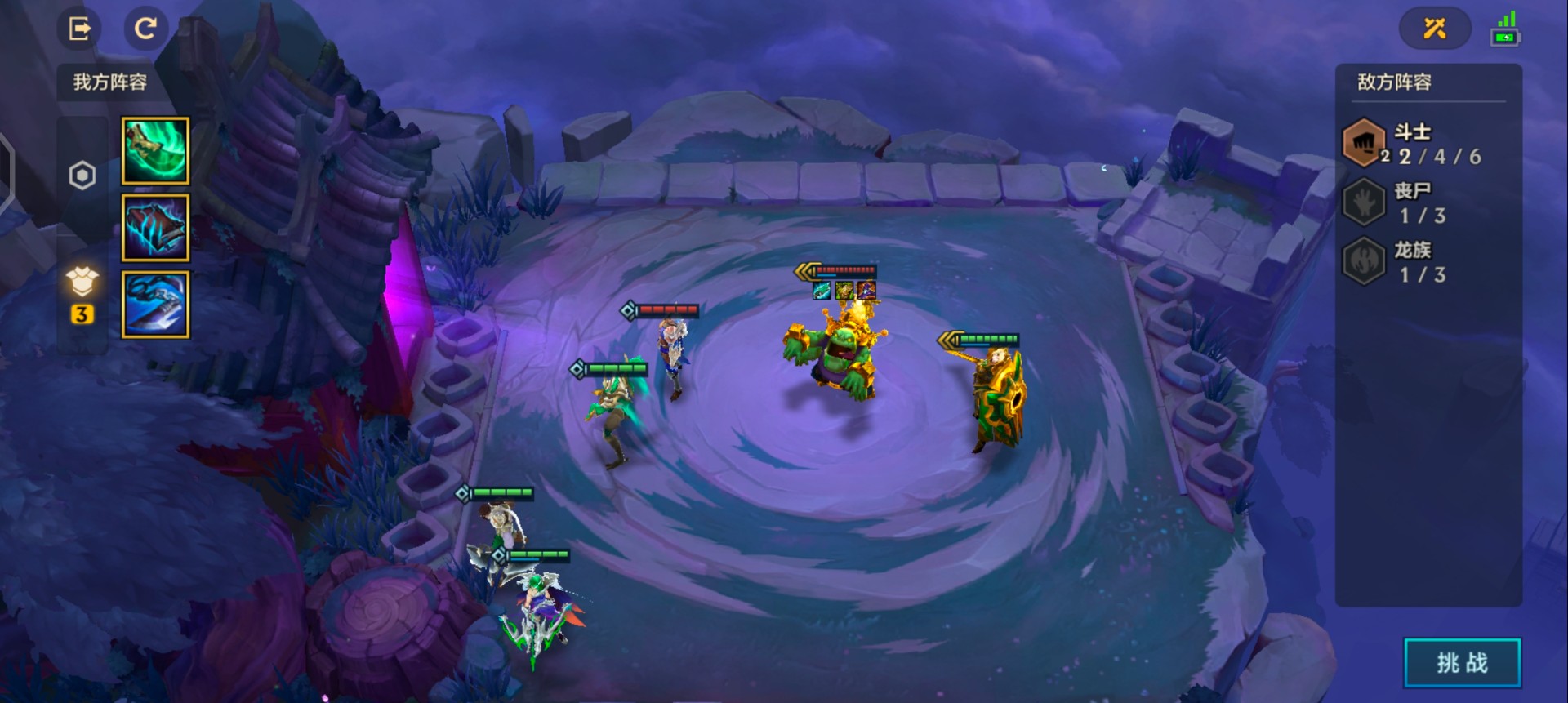Check the network signal and battery indicator
Image resolution: width=1568 pixels, height=703 pixels.
1505,29
